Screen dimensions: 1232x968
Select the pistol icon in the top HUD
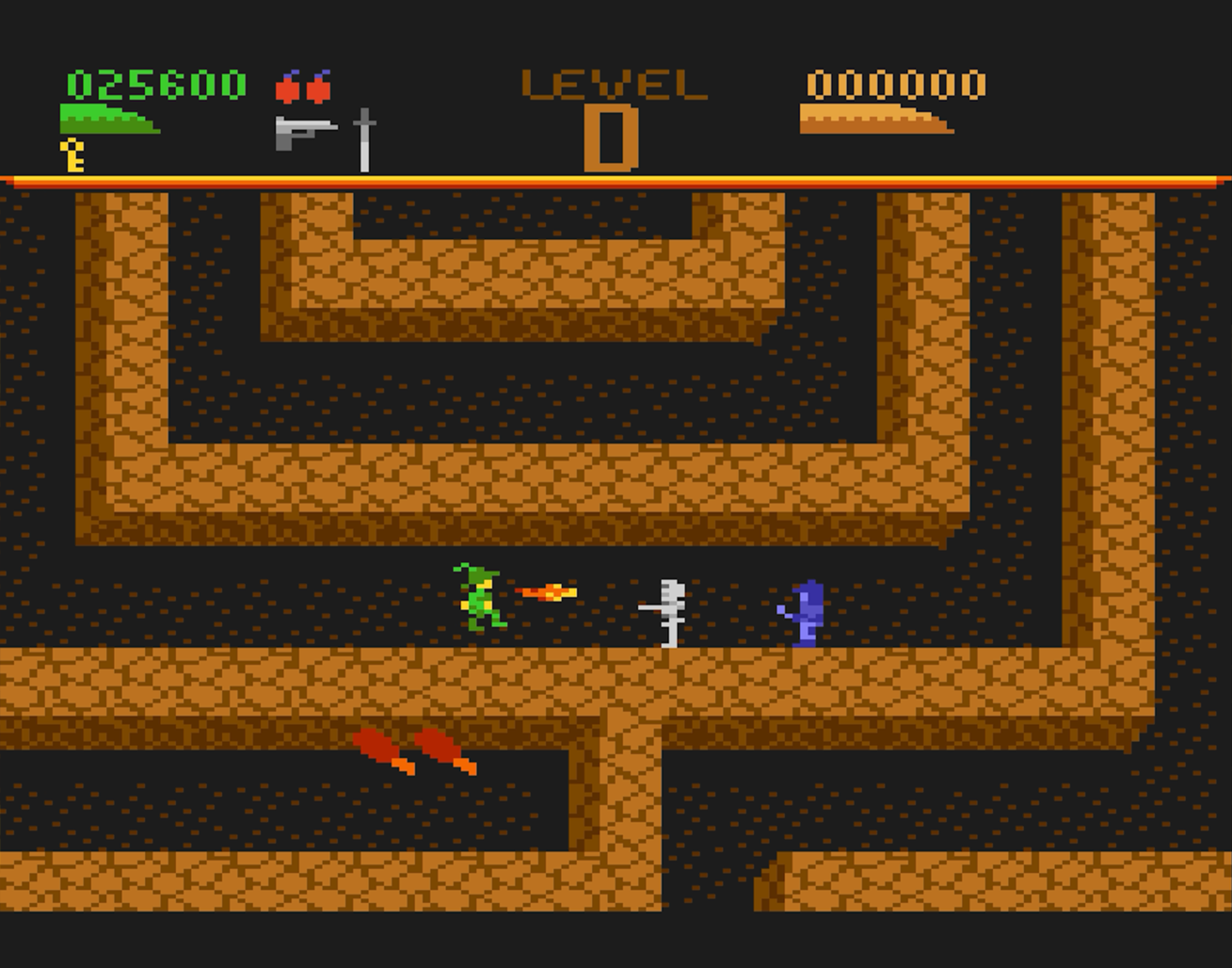(304, 132)
